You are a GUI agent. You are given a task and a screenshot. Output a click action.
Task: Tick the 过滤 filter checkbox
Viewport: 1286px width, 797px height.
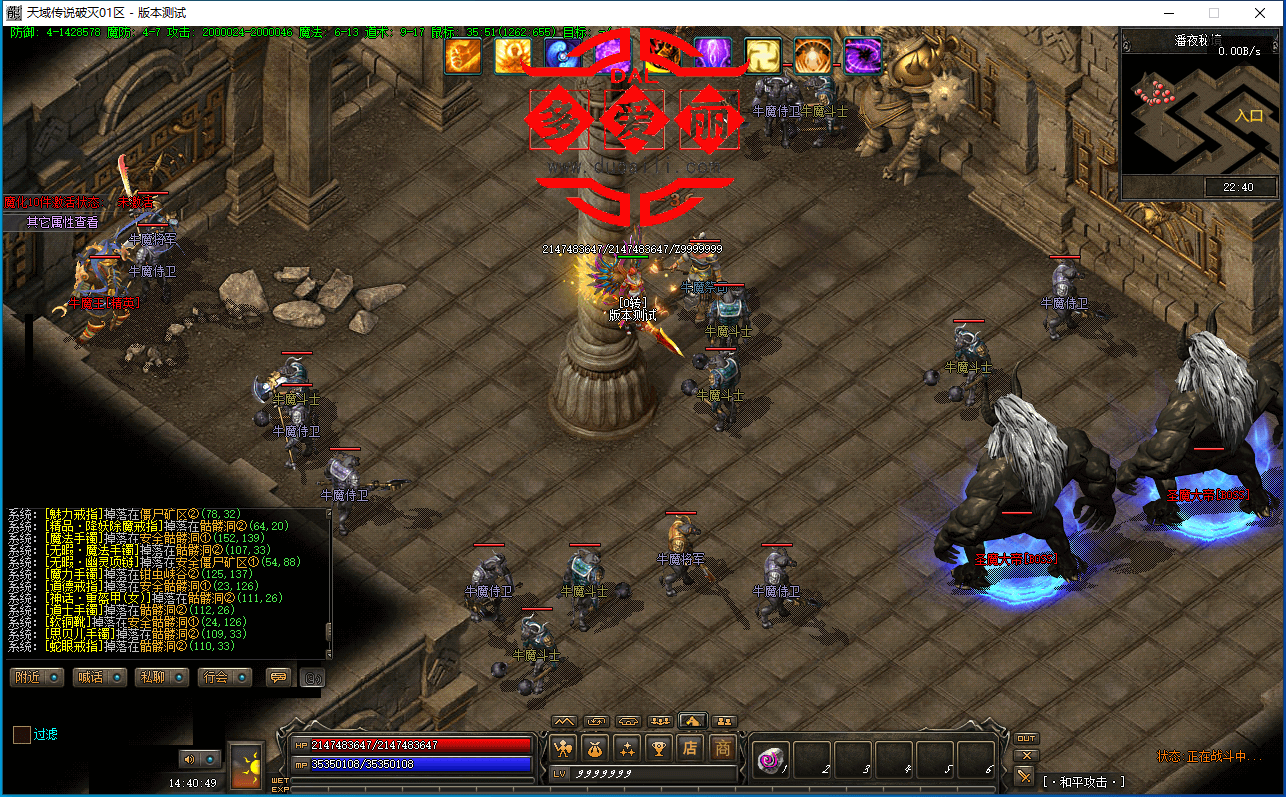tap(22, 735)
